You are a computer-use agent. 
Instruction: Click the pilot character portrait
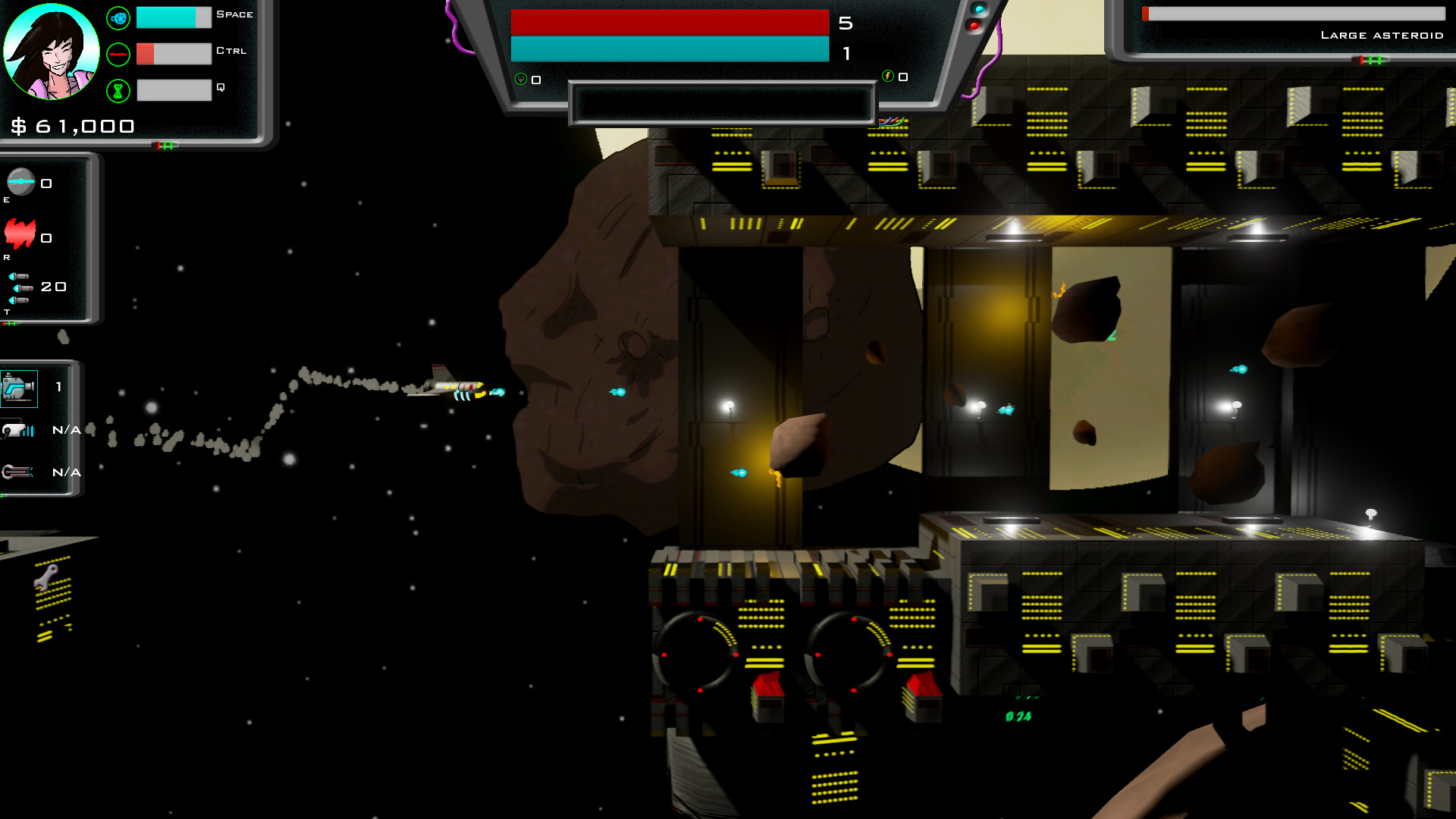[x=52, y=52]
